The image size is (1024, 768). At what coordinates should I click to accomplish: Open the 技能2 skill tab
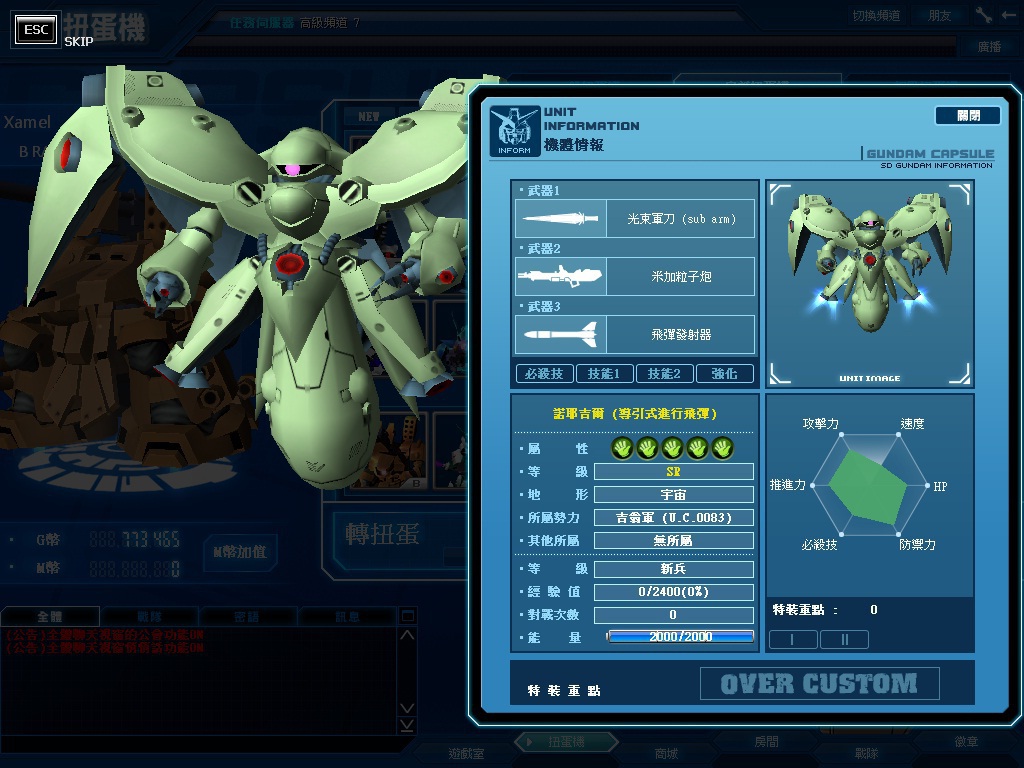point(664,374)
